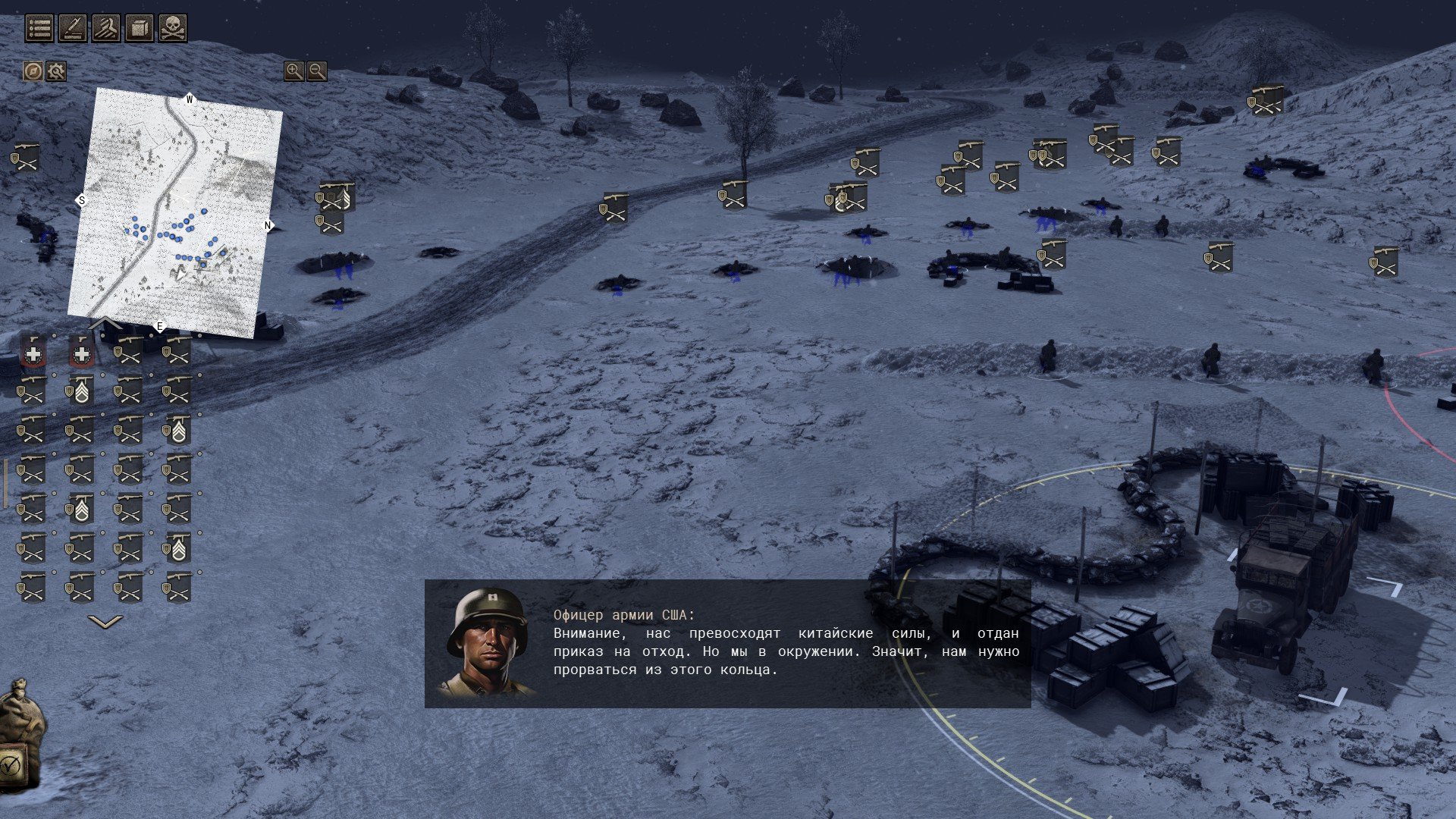This screenshot has height=819, width=1456.
Task: Expand the unit list with the down chevron
Action: (x=105, y=622)
